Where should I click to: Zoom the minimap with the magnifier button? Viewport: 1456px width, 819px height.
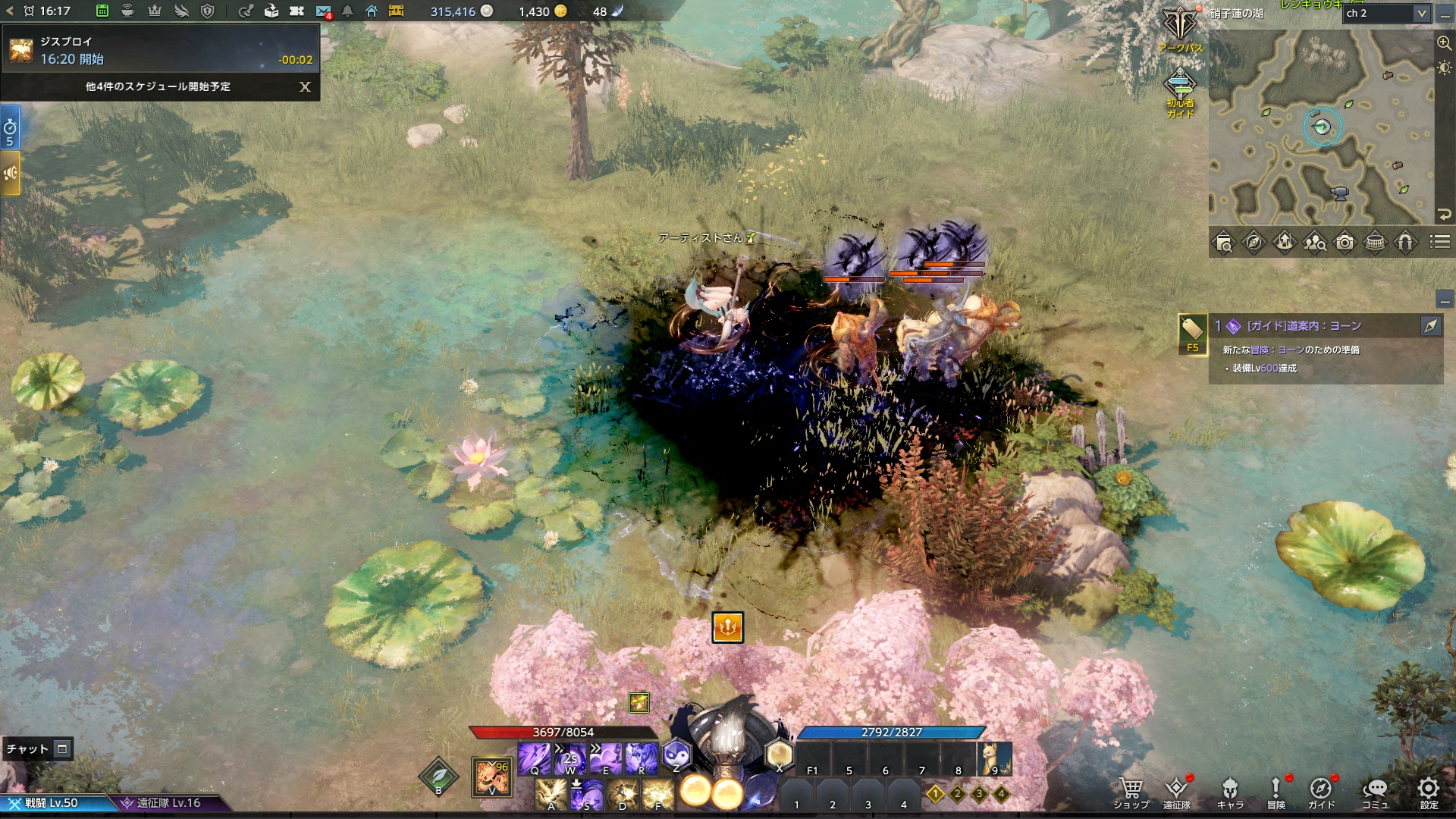[x=1444, y=43]
